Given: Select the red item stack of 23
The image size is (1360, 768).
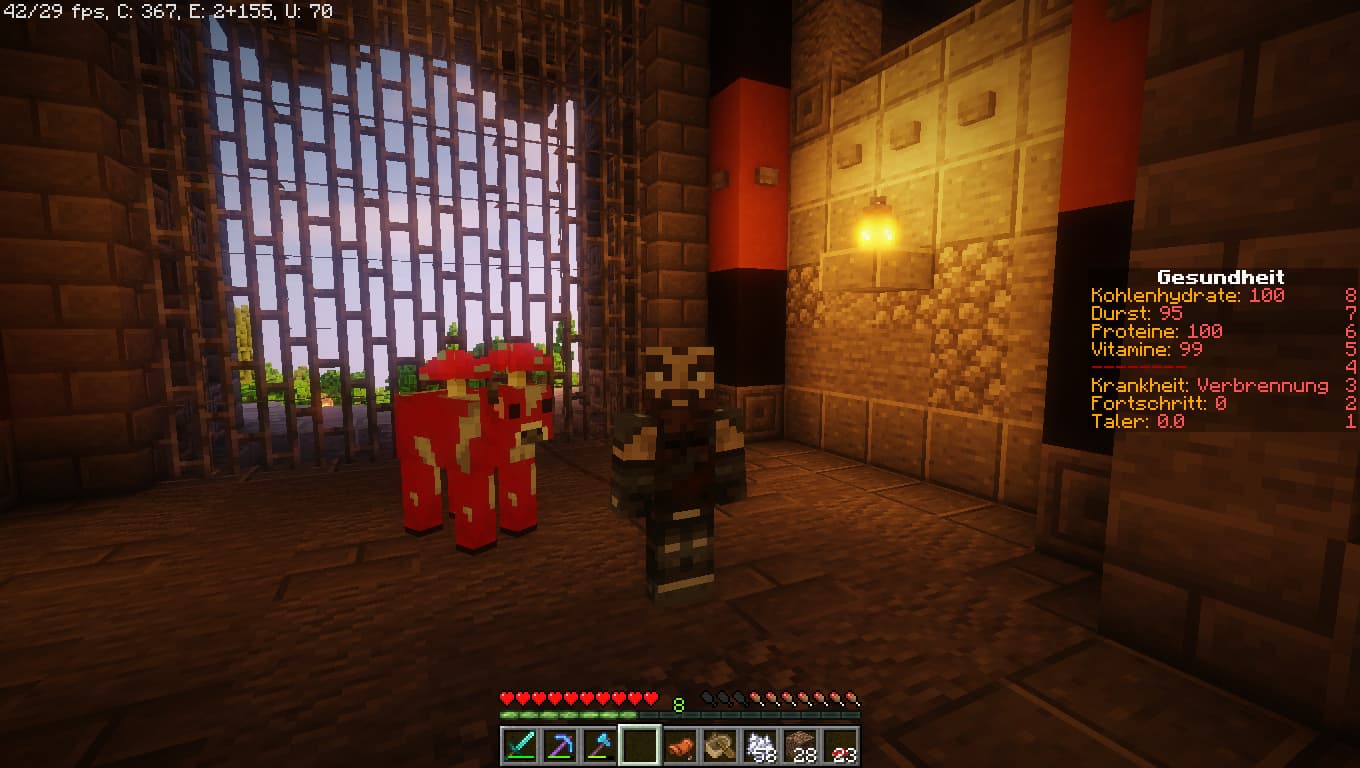Looking at the screenshot, I should click(842, 745).
